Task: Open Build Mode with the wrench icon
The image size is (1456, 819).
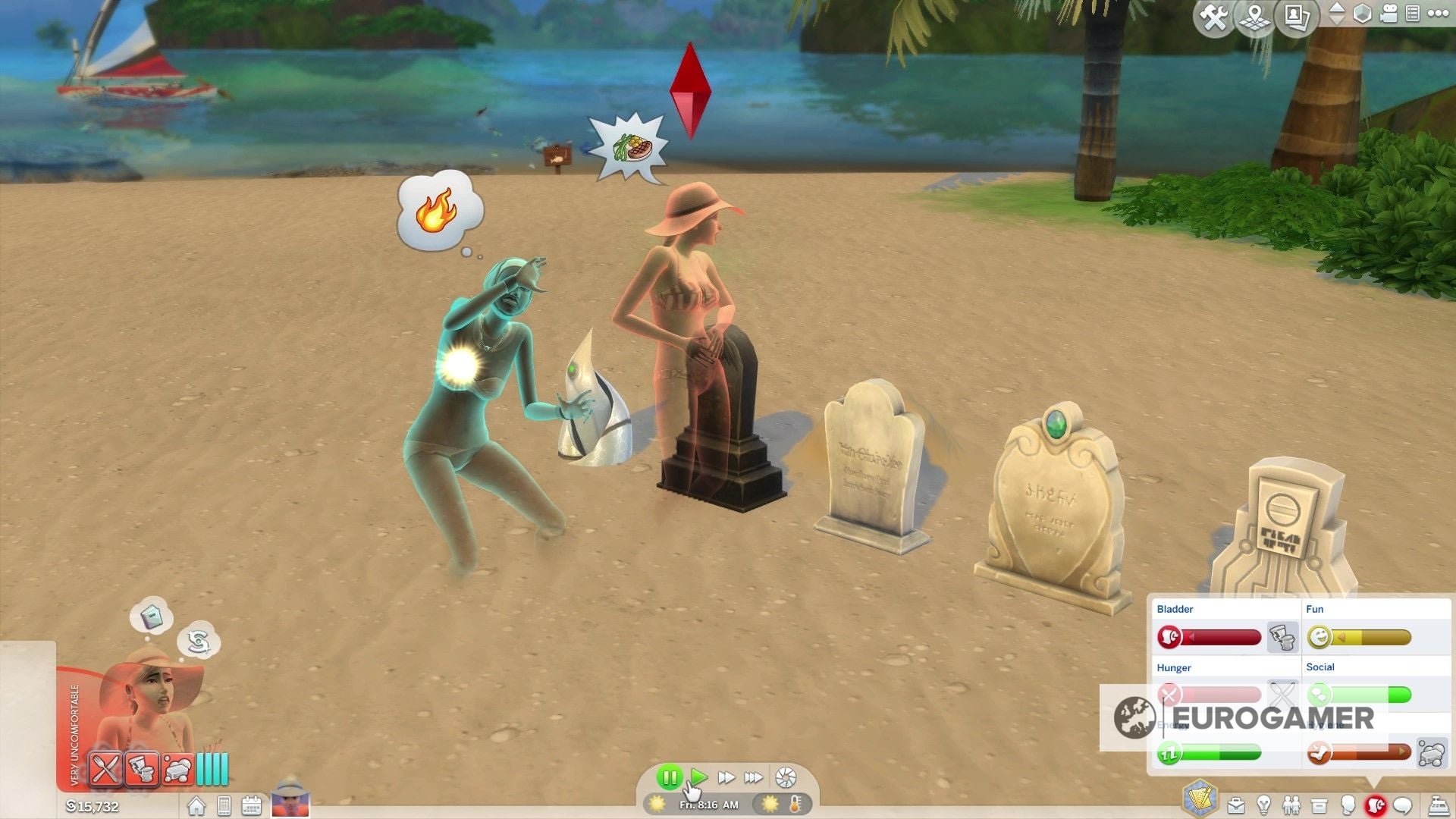Action: point(1216,15)
